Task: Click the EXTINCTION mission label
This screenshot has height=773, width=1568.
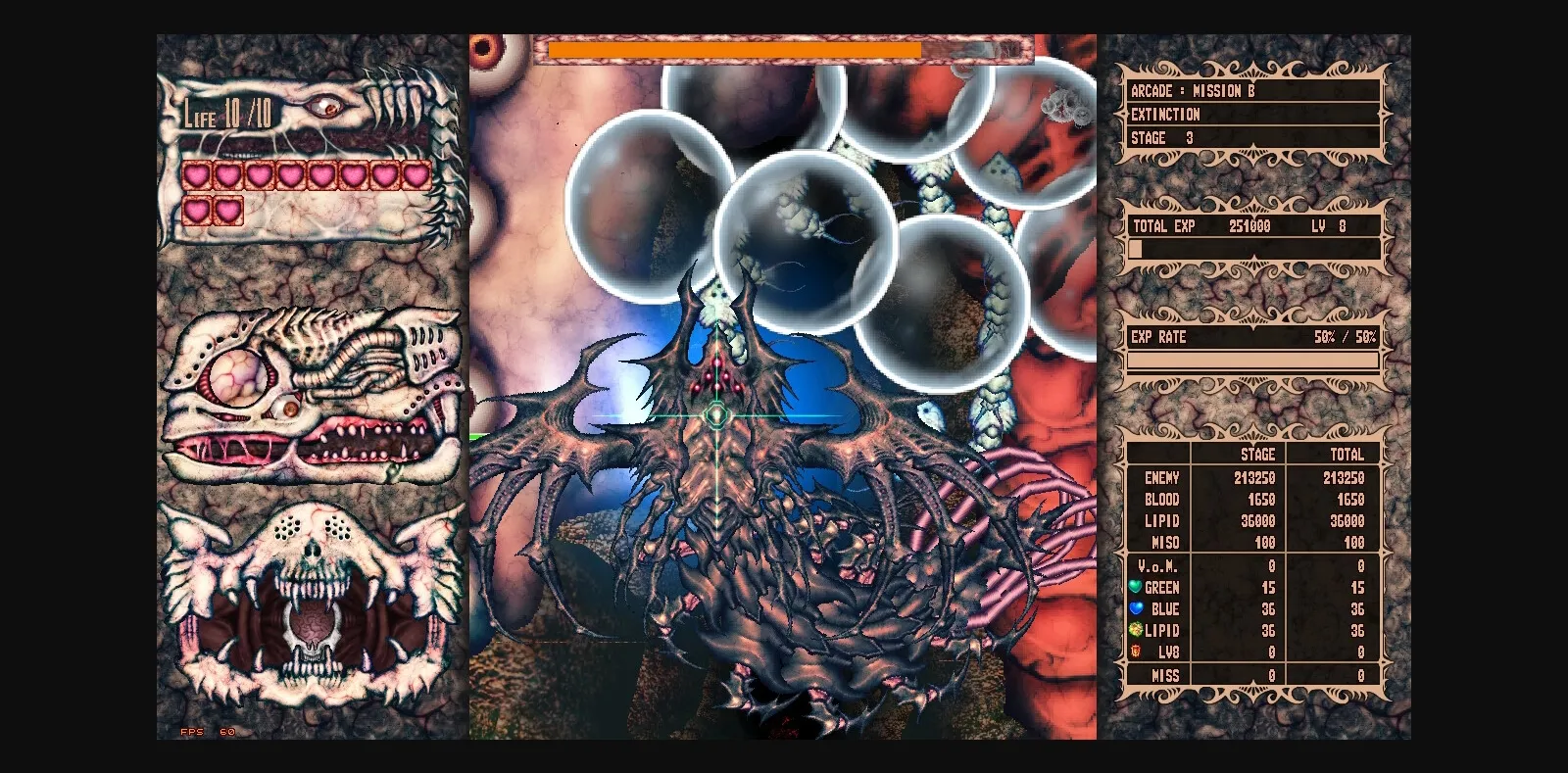Action: [x=1166, y=115]
